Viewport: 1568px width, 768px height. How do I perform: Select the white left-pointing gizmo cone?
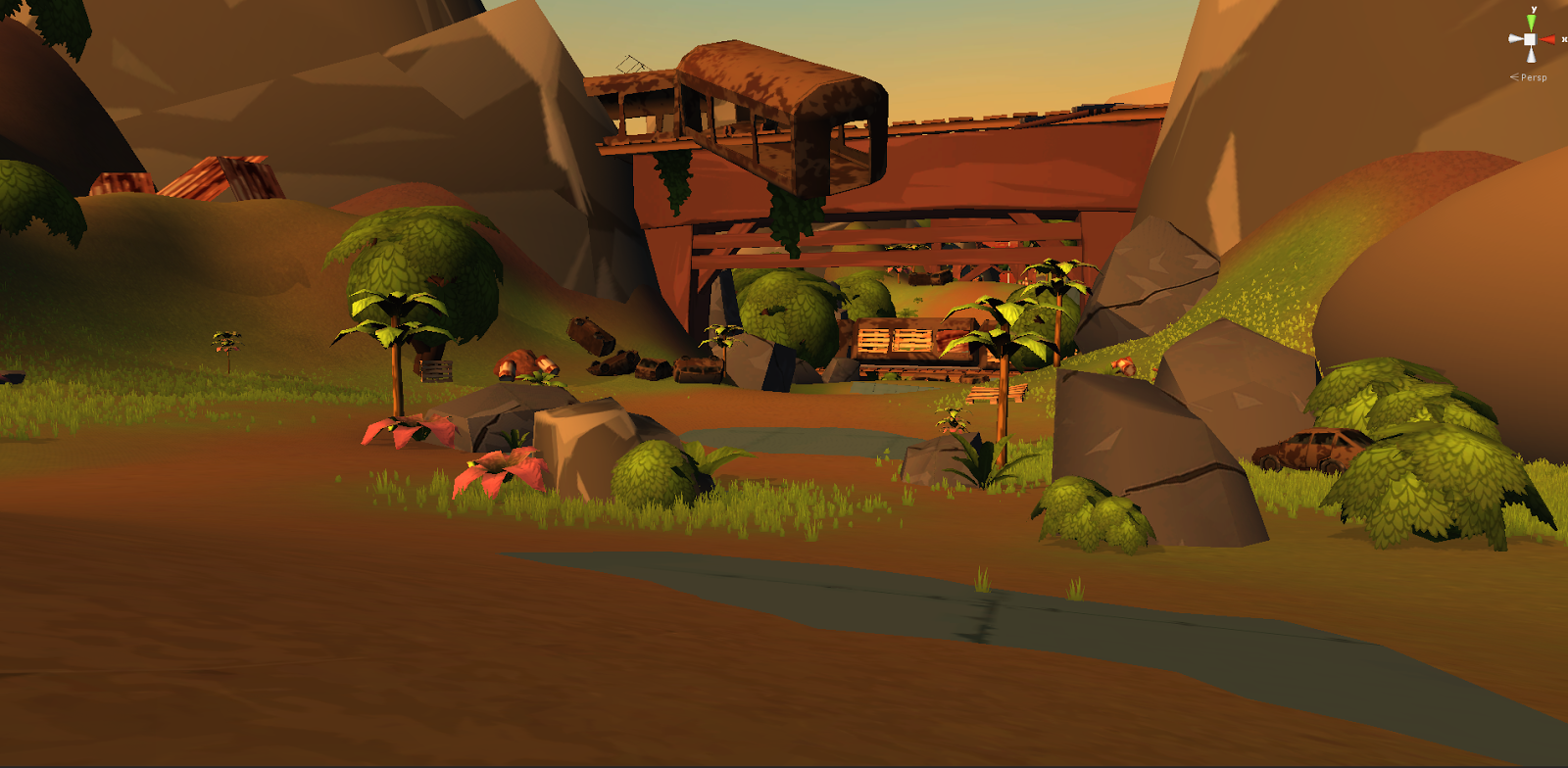(x=1515, y=39)
